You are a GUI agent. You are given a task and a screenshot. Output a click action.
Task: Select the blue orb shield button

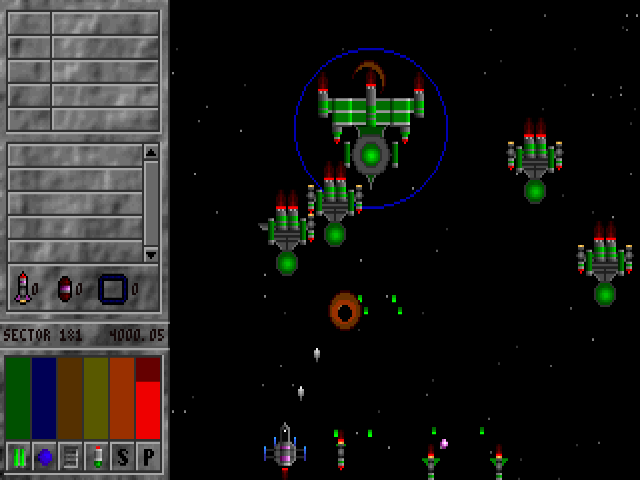(x=44, y=456)
